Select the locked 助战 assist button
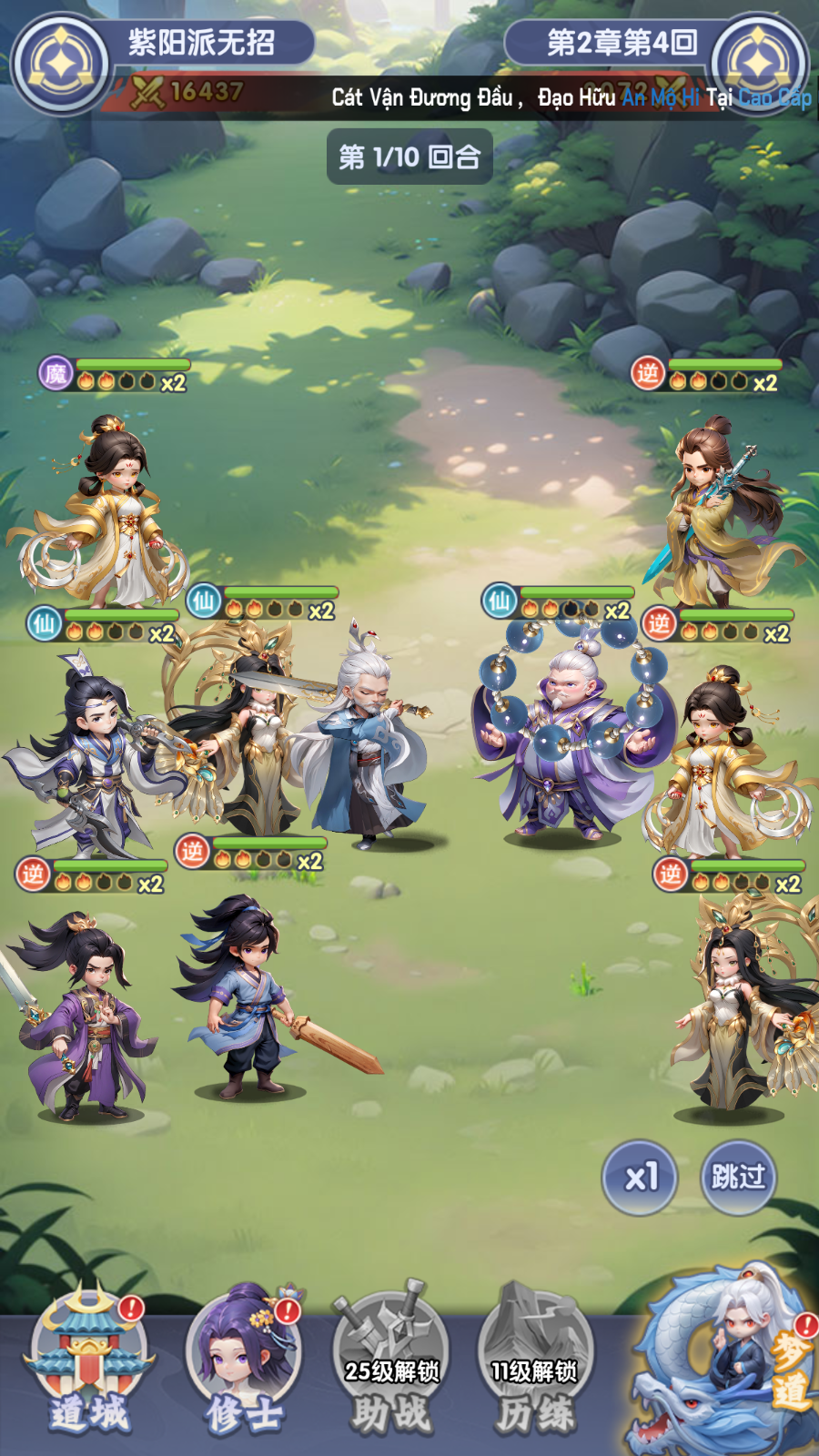The height and width of the screenshot is (1456, 819). coord(391,1365)
